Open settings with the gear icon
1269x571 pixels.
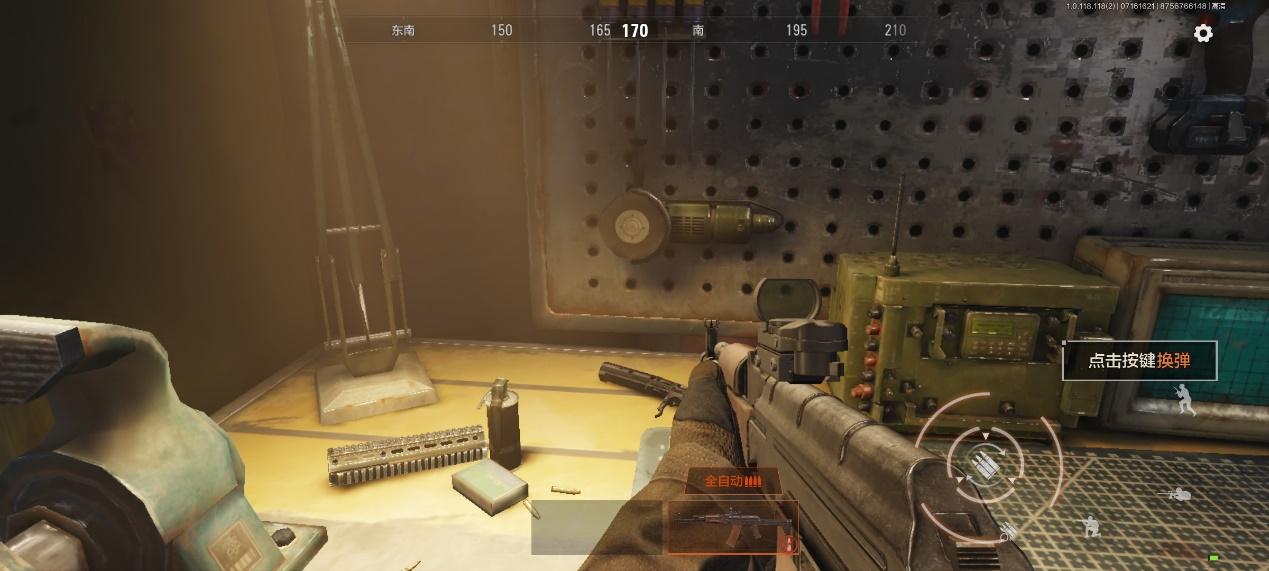coord(1203,33)
